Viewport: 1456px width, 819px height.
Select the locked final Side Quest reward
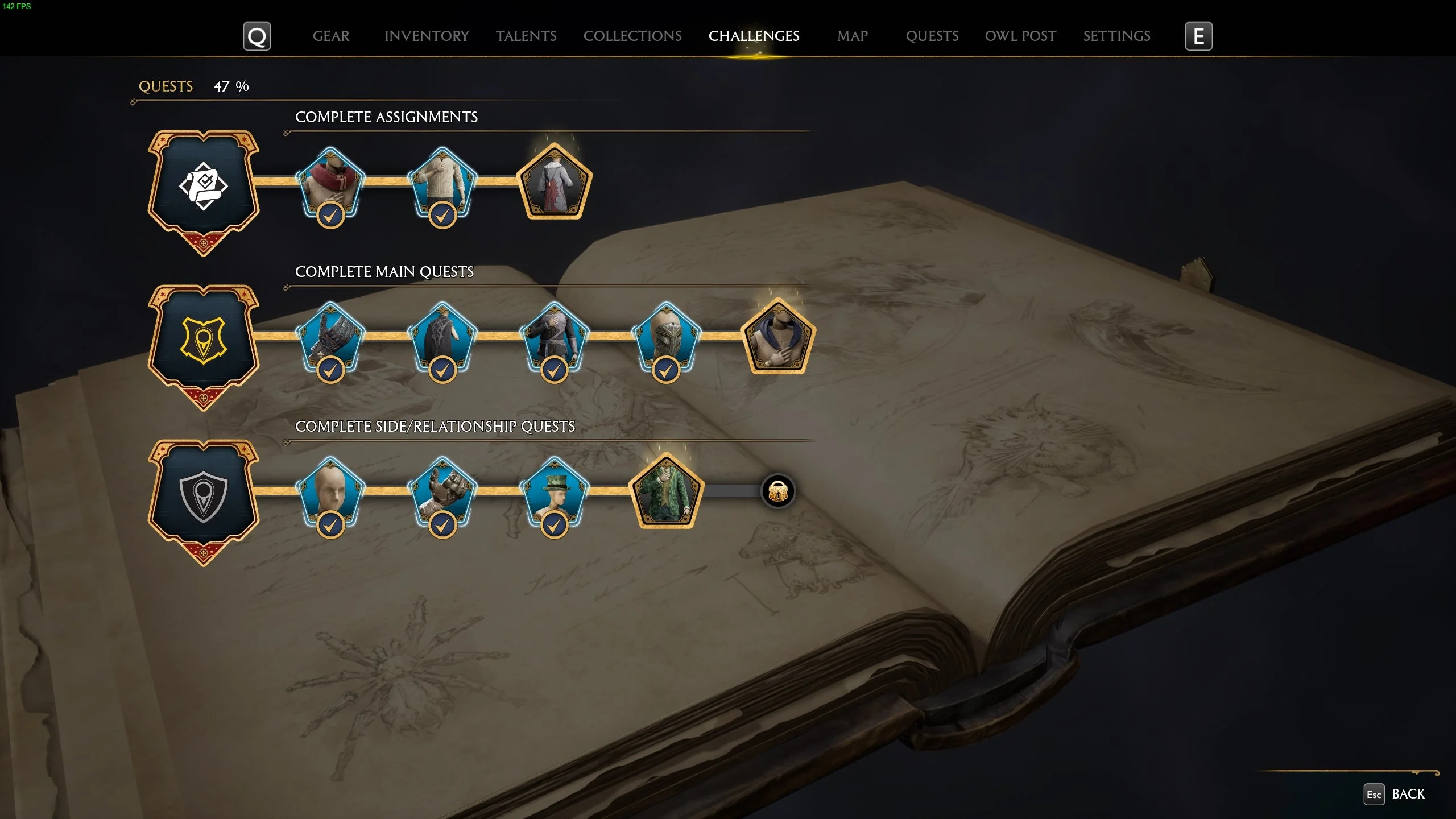(779, 492)
